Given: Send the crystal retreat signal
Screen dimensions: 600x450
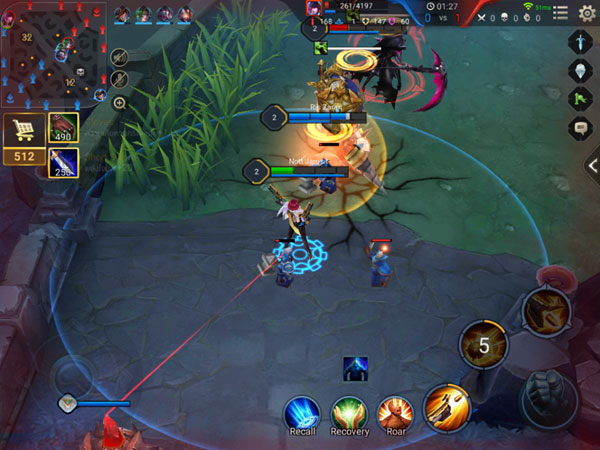Looking at the screenshot, I should 580,71.
